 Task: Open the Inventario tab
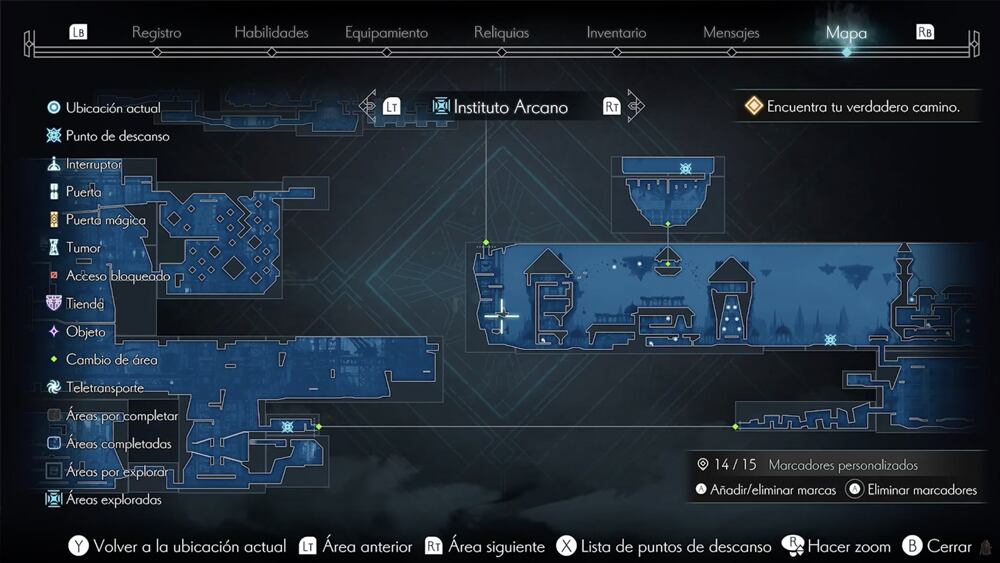click(x=616, y=33)
